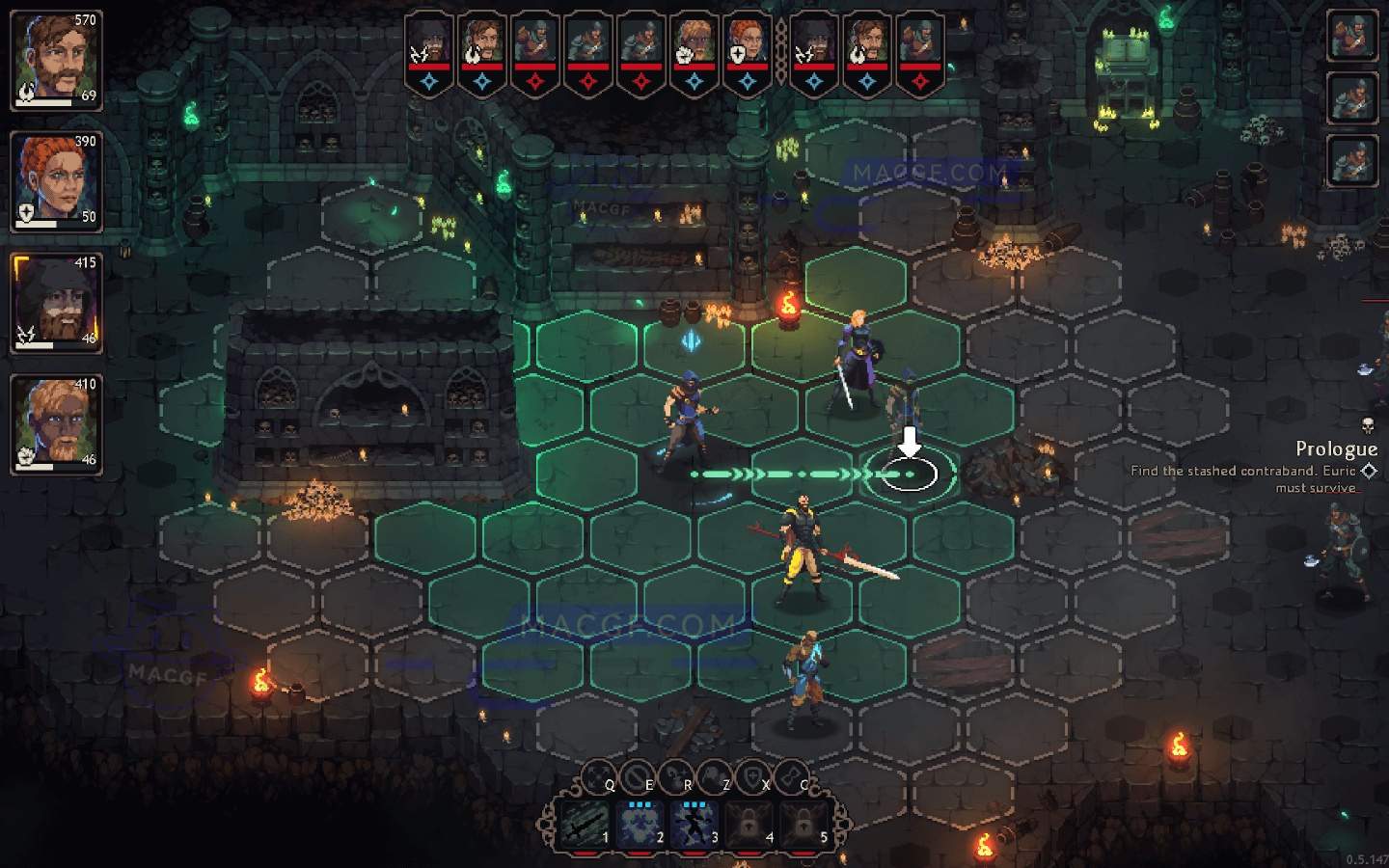This screenshot has height=868, width=1389.
Task: Select the blond bearded hero party portrait
Action: tap(55, 423)
